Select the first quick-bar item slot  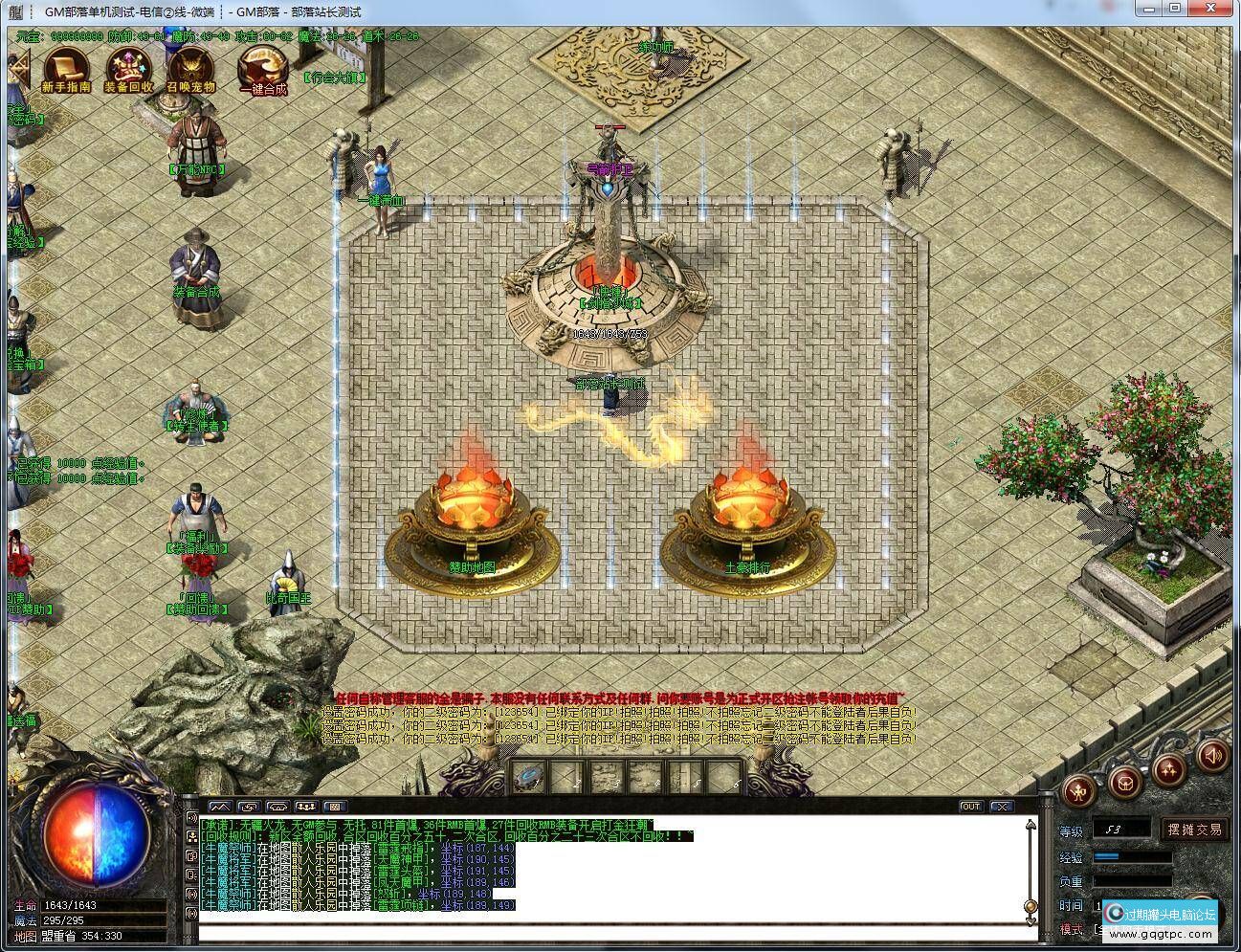click(528, 775)
